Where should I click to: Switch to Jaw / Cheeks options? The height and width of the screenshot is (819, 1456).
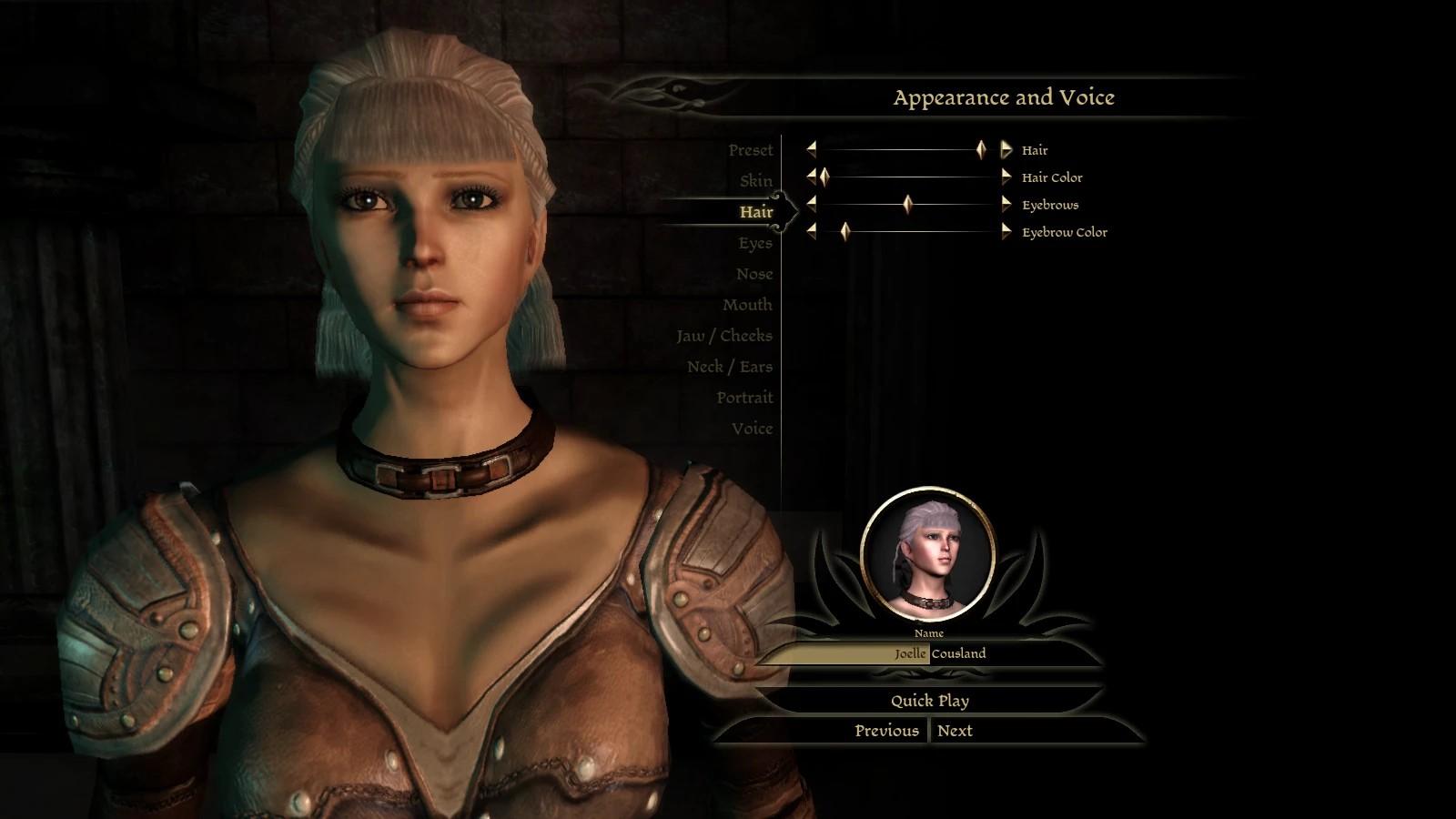click(x=723, y=336)
